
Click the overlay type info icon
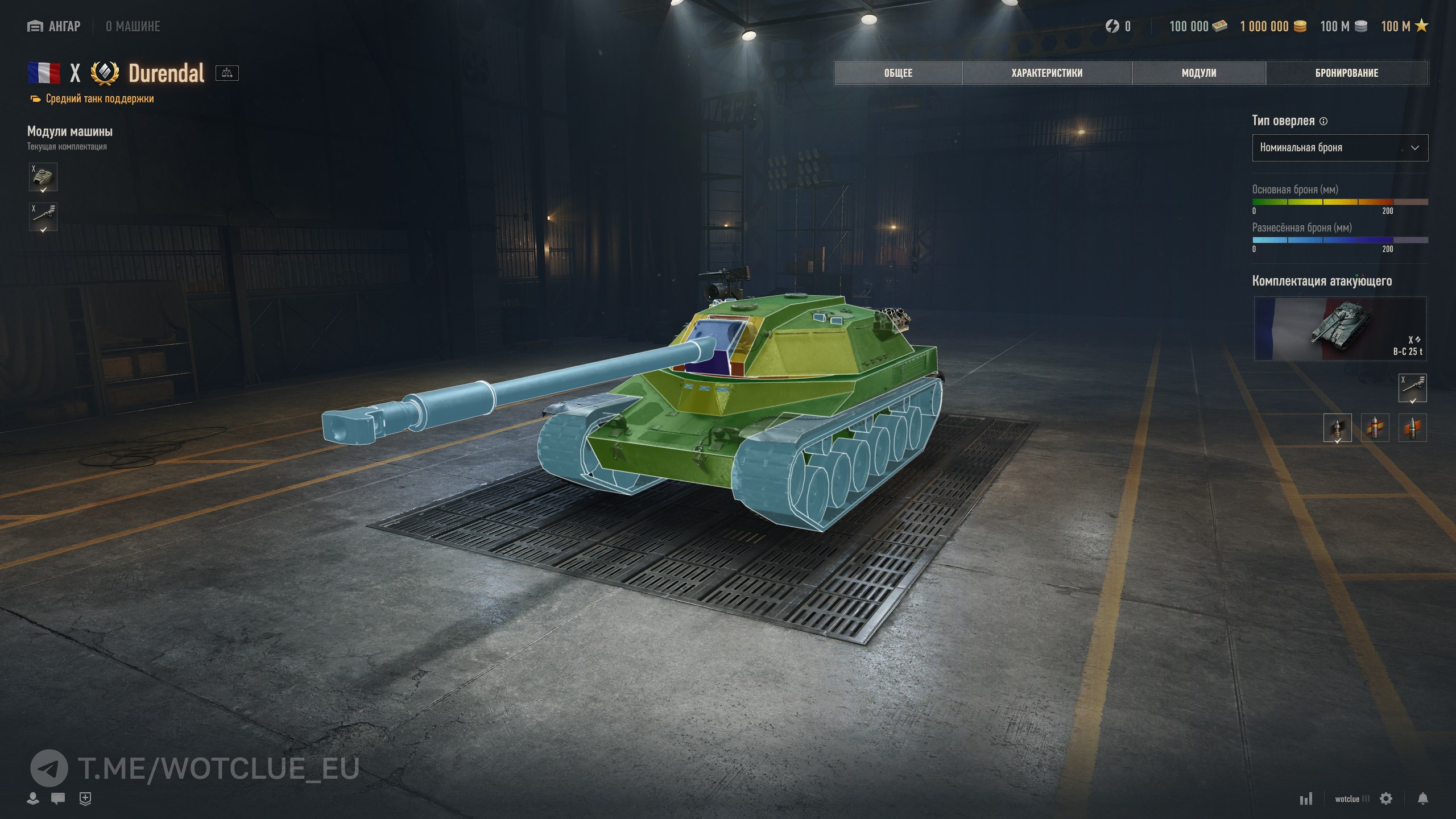pyautogui.click(x=1323, y=121)
